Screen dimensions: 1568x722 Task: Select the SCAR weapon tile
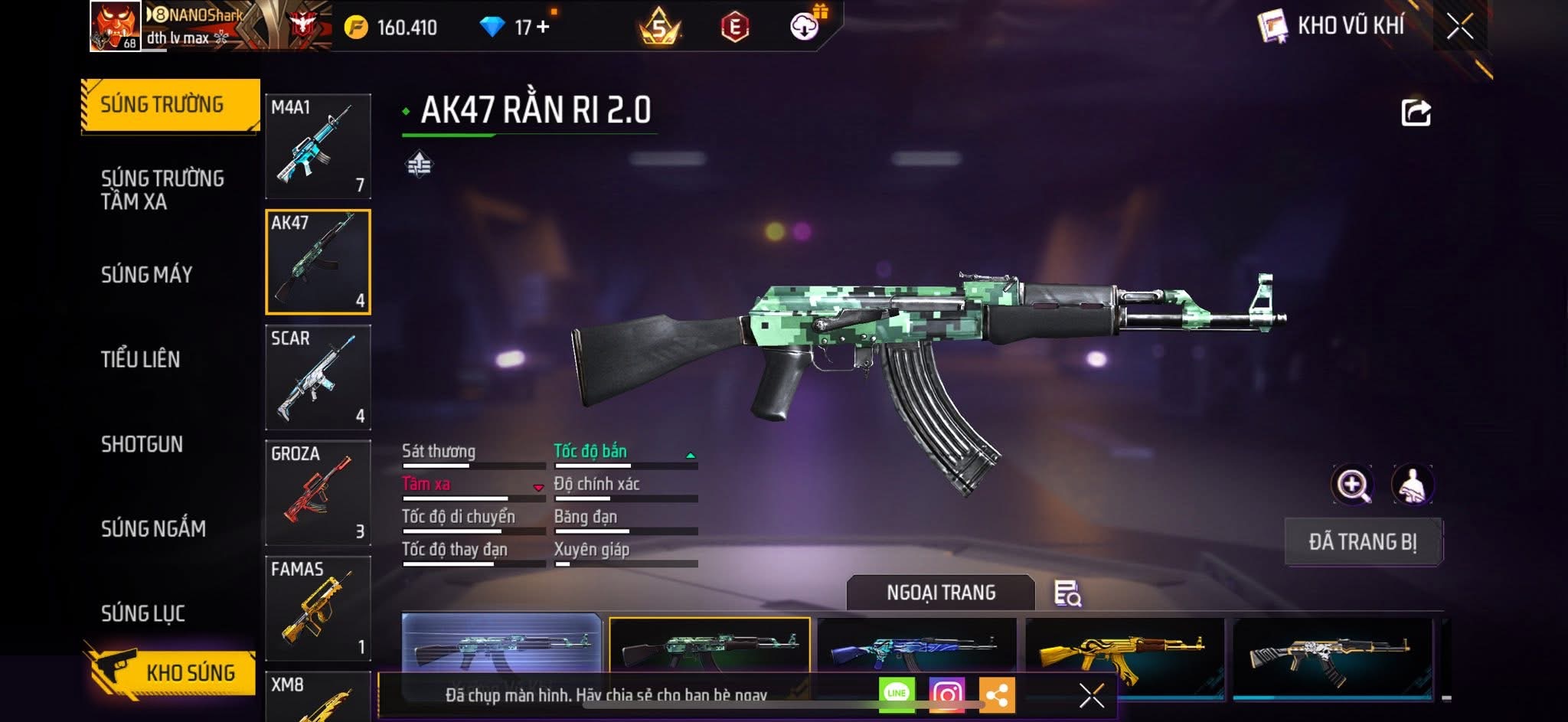pyautogui.click(x=318, y=377)
